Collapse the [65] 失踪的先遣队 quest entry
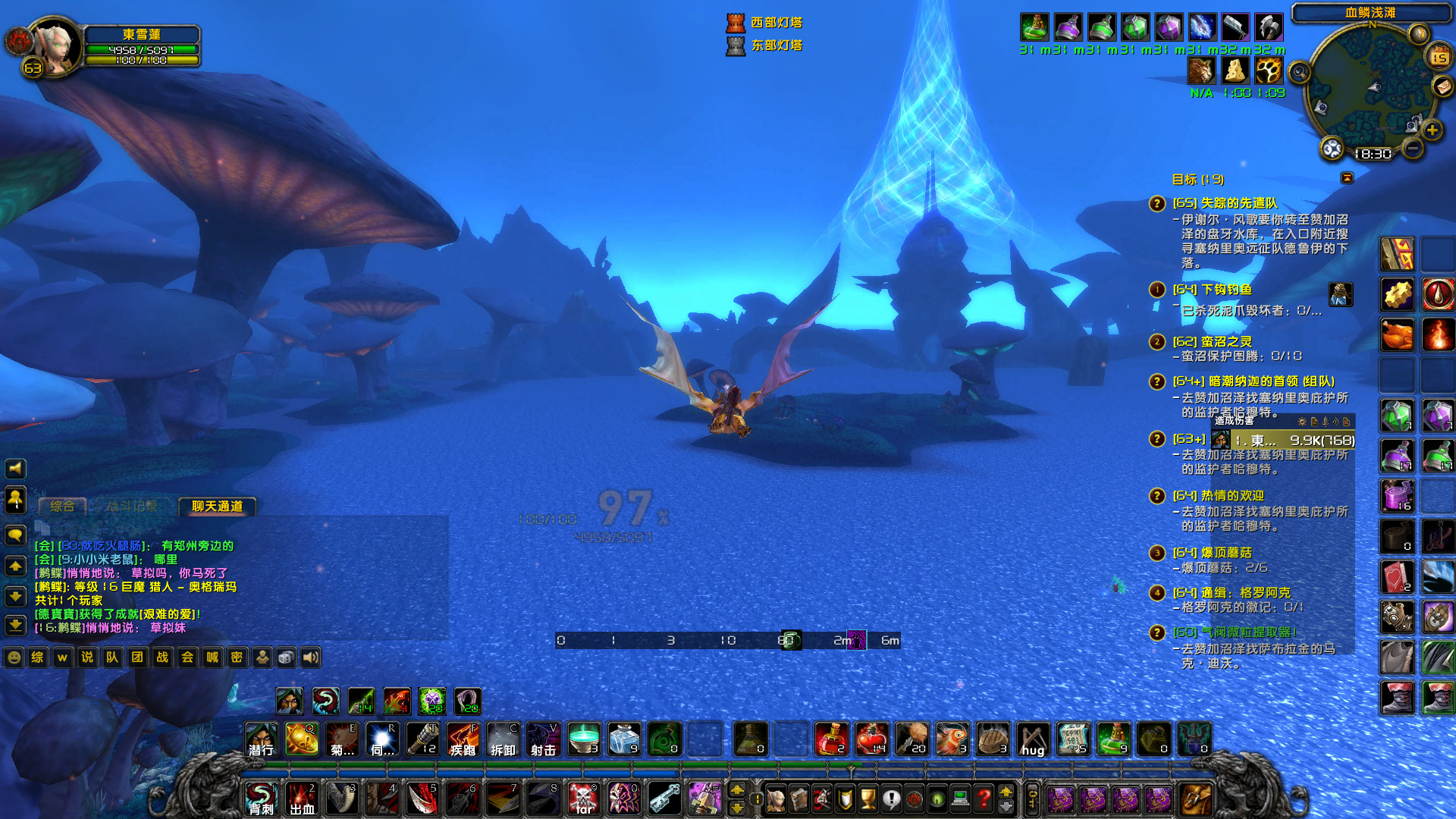The width and height of the screenshot is (1456, 819). 1156,205
